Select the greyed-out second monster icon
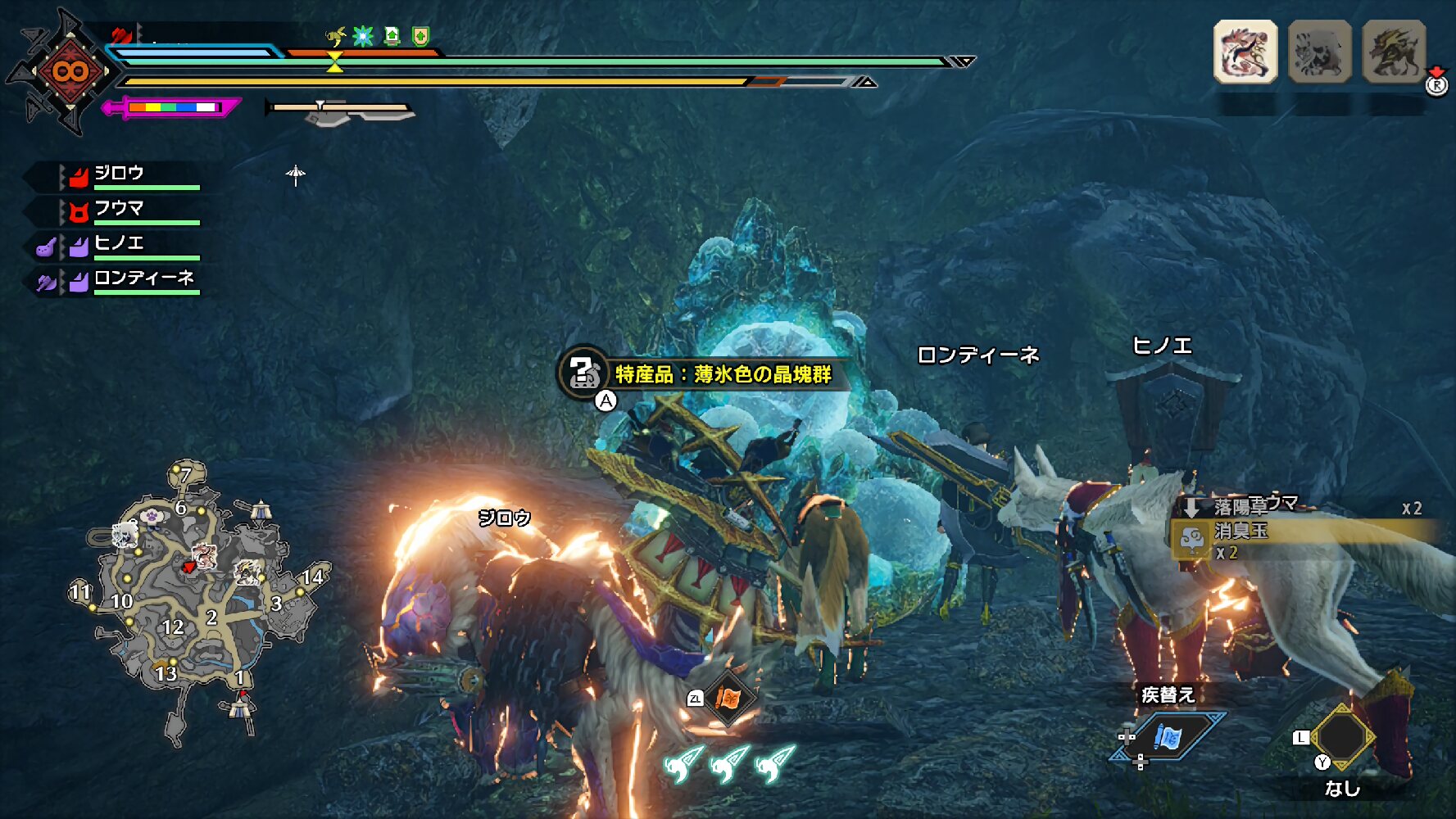The image size is (1456, 819). tap(1319, 52)
